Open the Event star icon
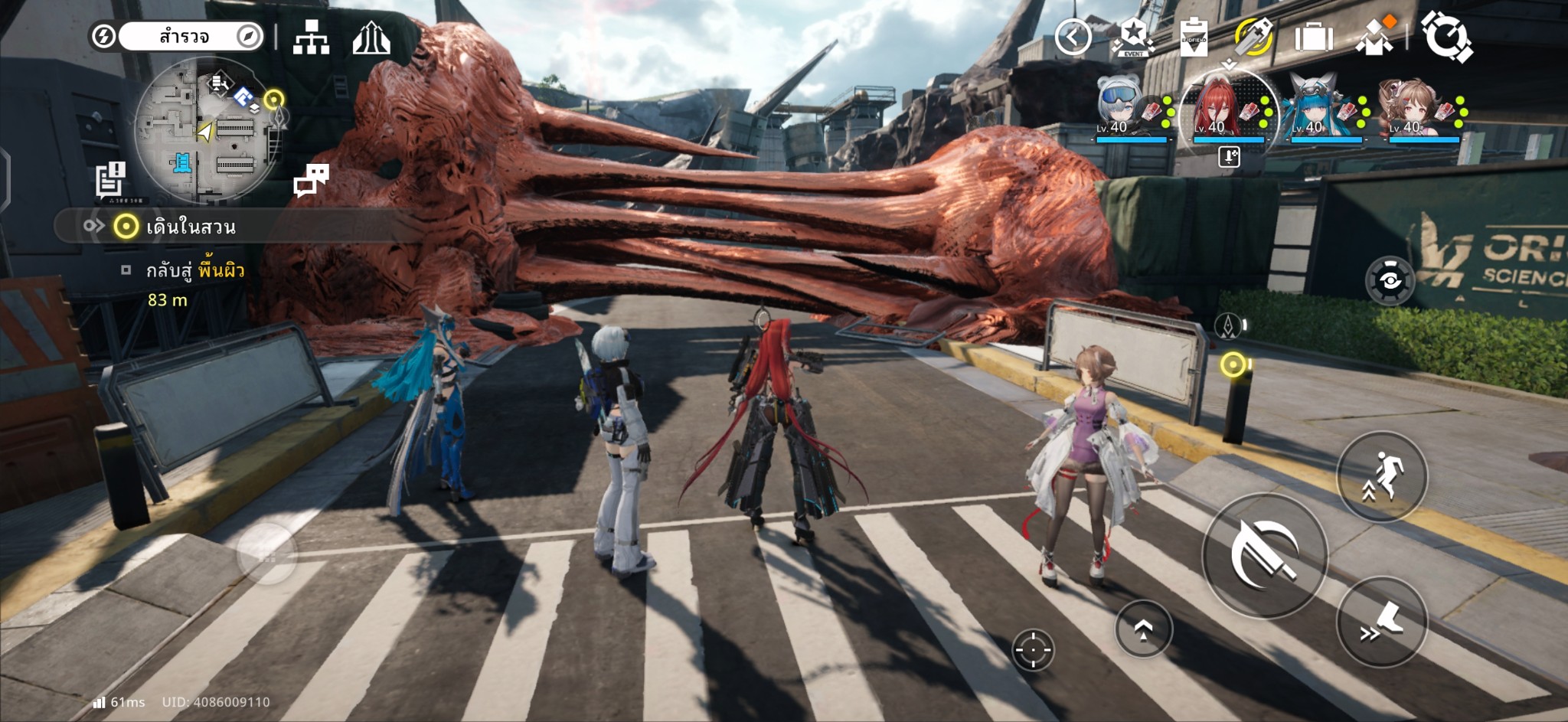The image size is (1568, 722). 1133,37
